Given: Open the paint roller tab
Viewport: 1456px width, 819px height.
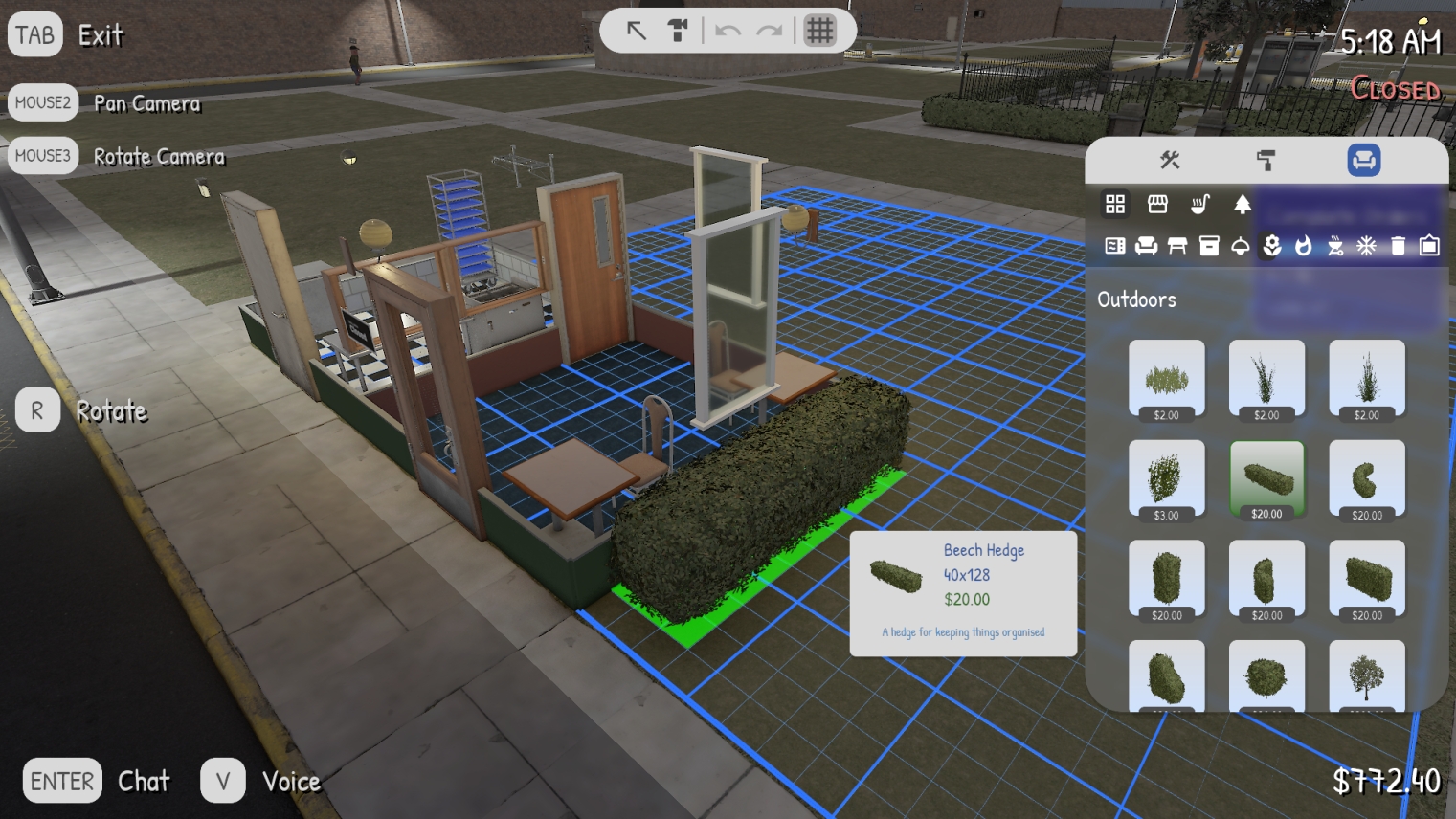Looking at the screenshot, I should coord(1266,160).
